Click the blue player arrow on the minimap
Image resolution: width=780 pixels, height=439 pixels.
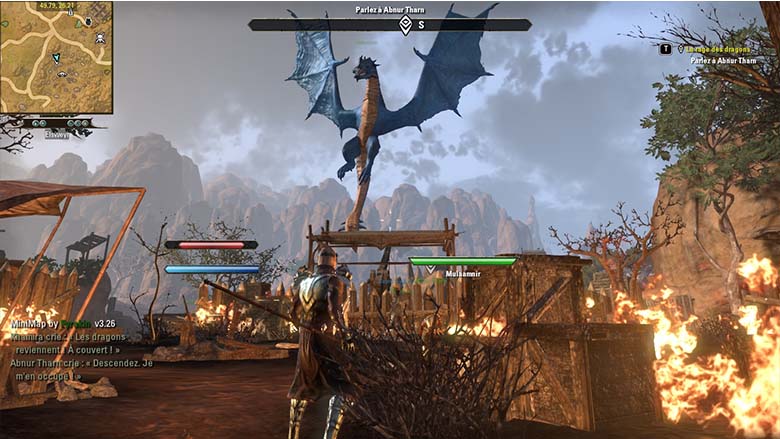(56, 59)
